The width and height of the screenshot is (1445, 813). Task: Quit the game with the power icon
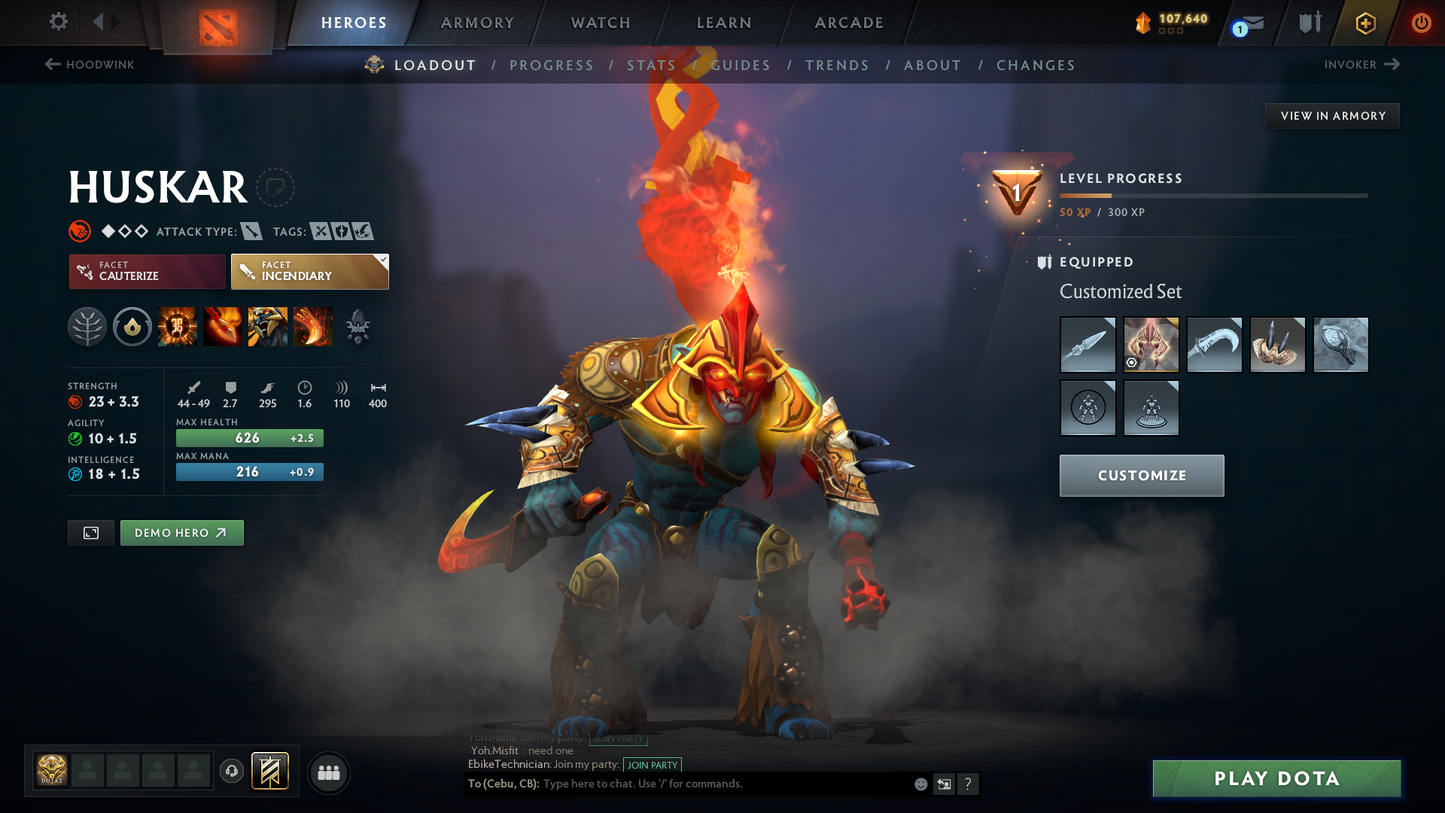(1421, 22)
